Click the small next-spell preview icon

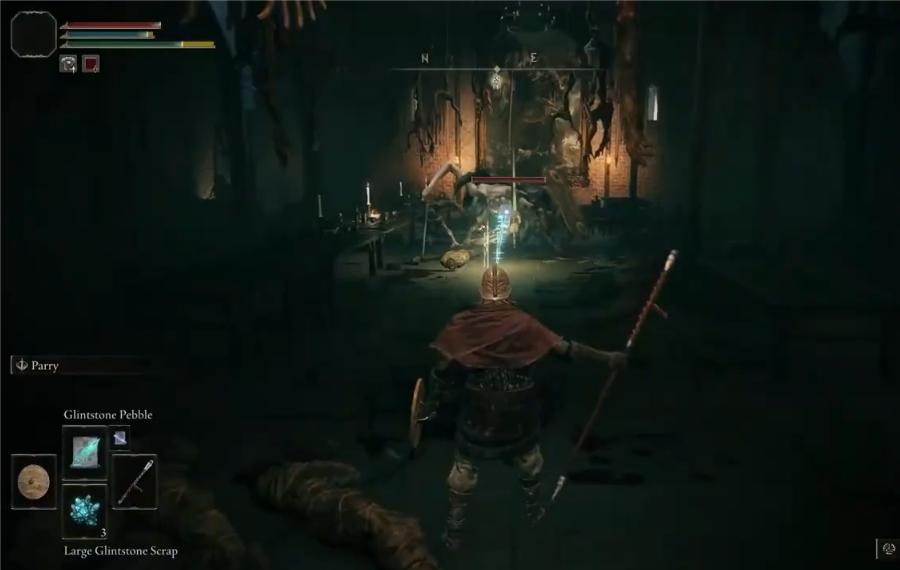[x=119, y=437]
